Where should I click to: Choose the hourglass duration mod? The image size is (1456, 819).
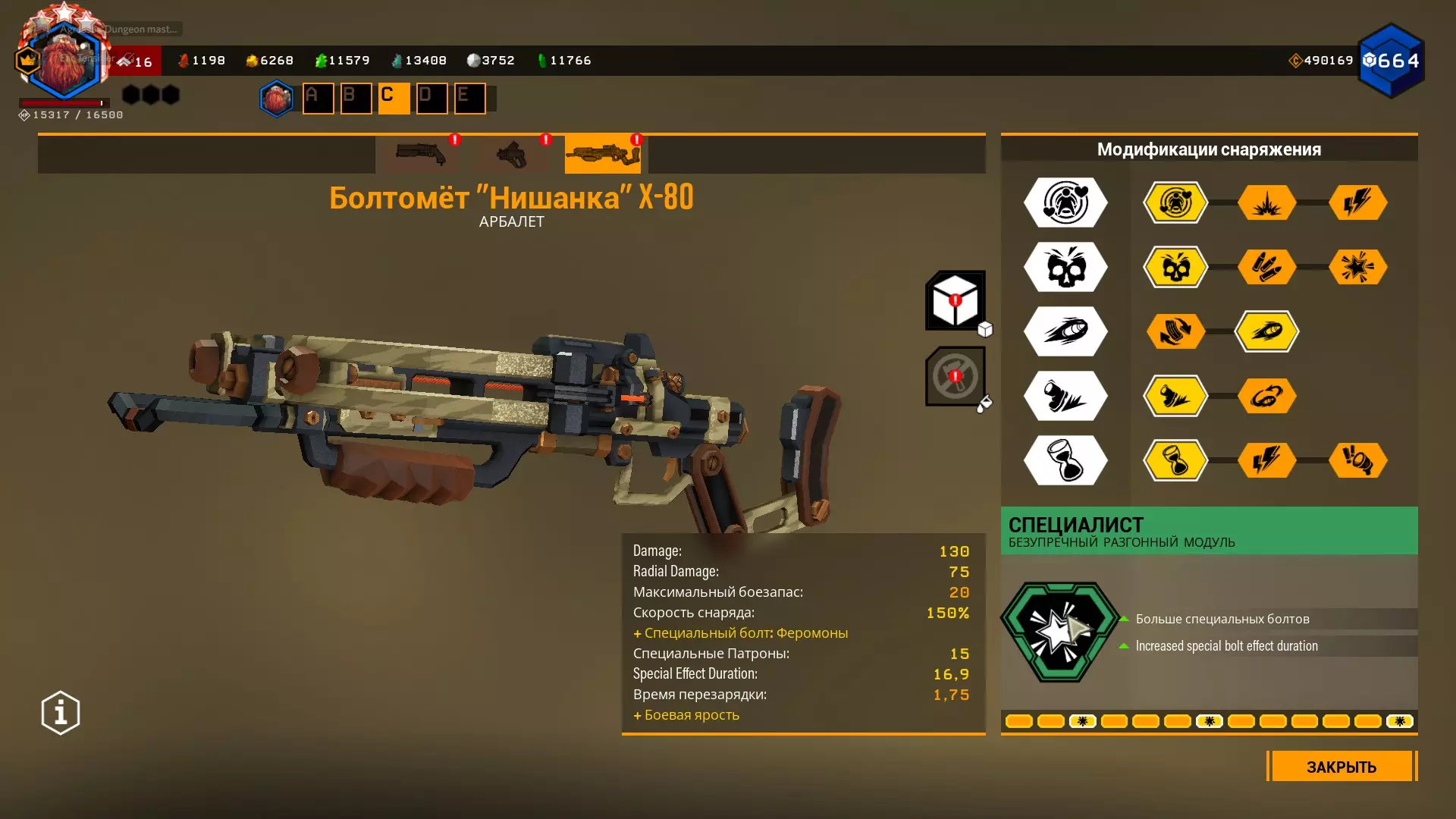tap(1175, 460)
